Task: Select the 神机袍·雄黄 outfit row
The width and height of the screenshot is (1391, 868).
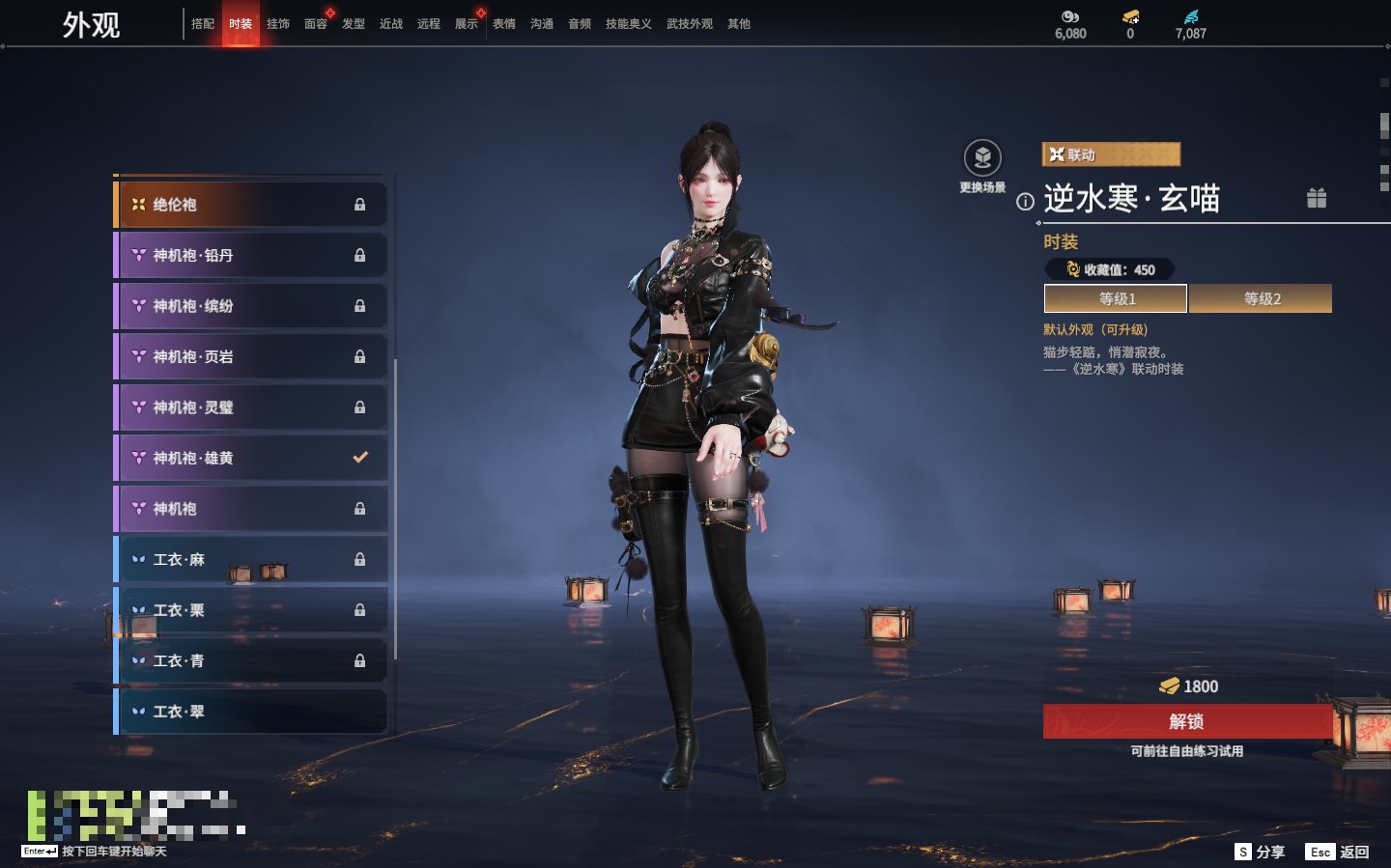Action: click(x=251, y=459)
